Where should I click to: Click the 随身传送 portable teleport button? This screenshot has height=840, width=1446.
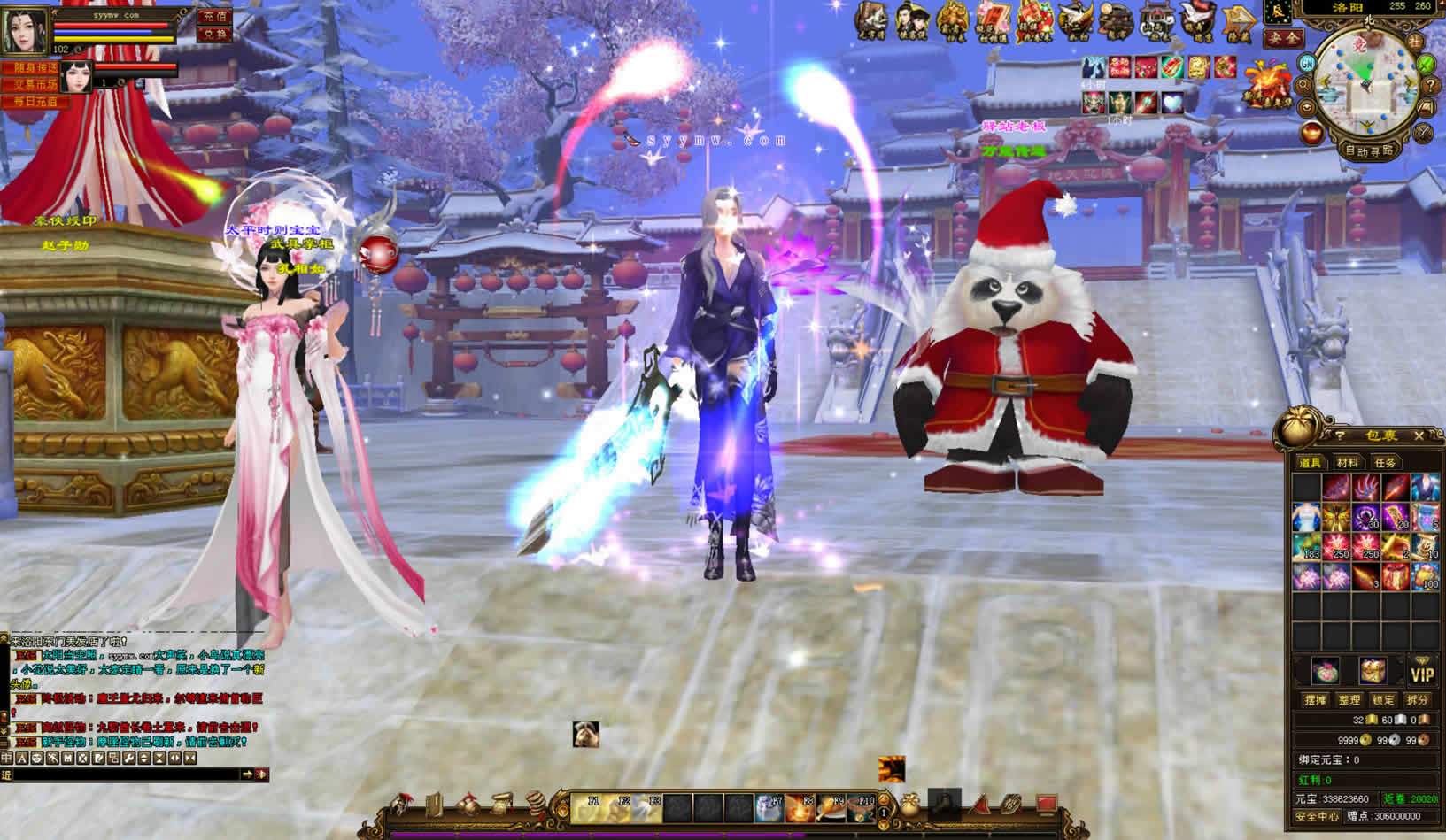point(35,68)
